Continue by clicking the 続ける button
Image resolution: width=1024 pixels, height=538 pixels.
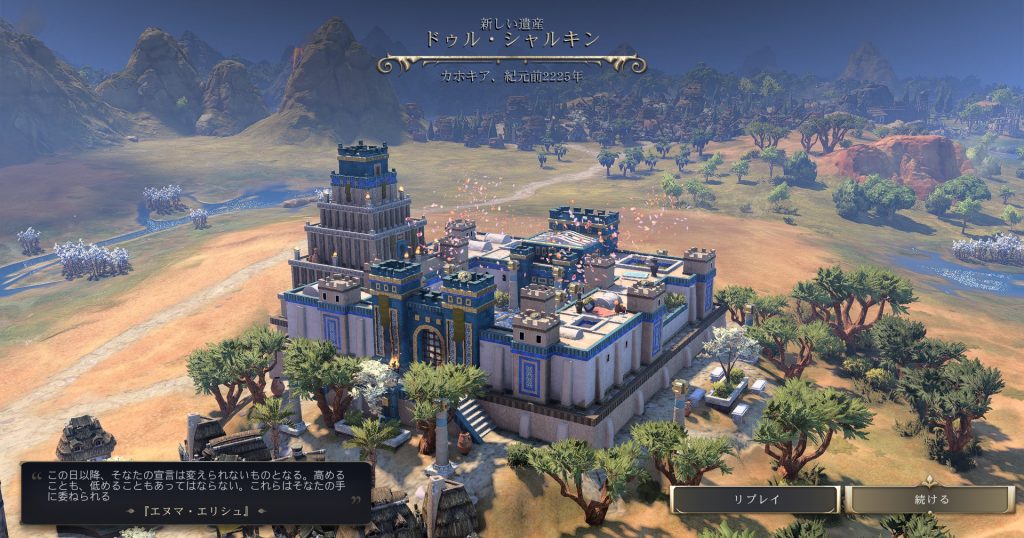point(930,499)
